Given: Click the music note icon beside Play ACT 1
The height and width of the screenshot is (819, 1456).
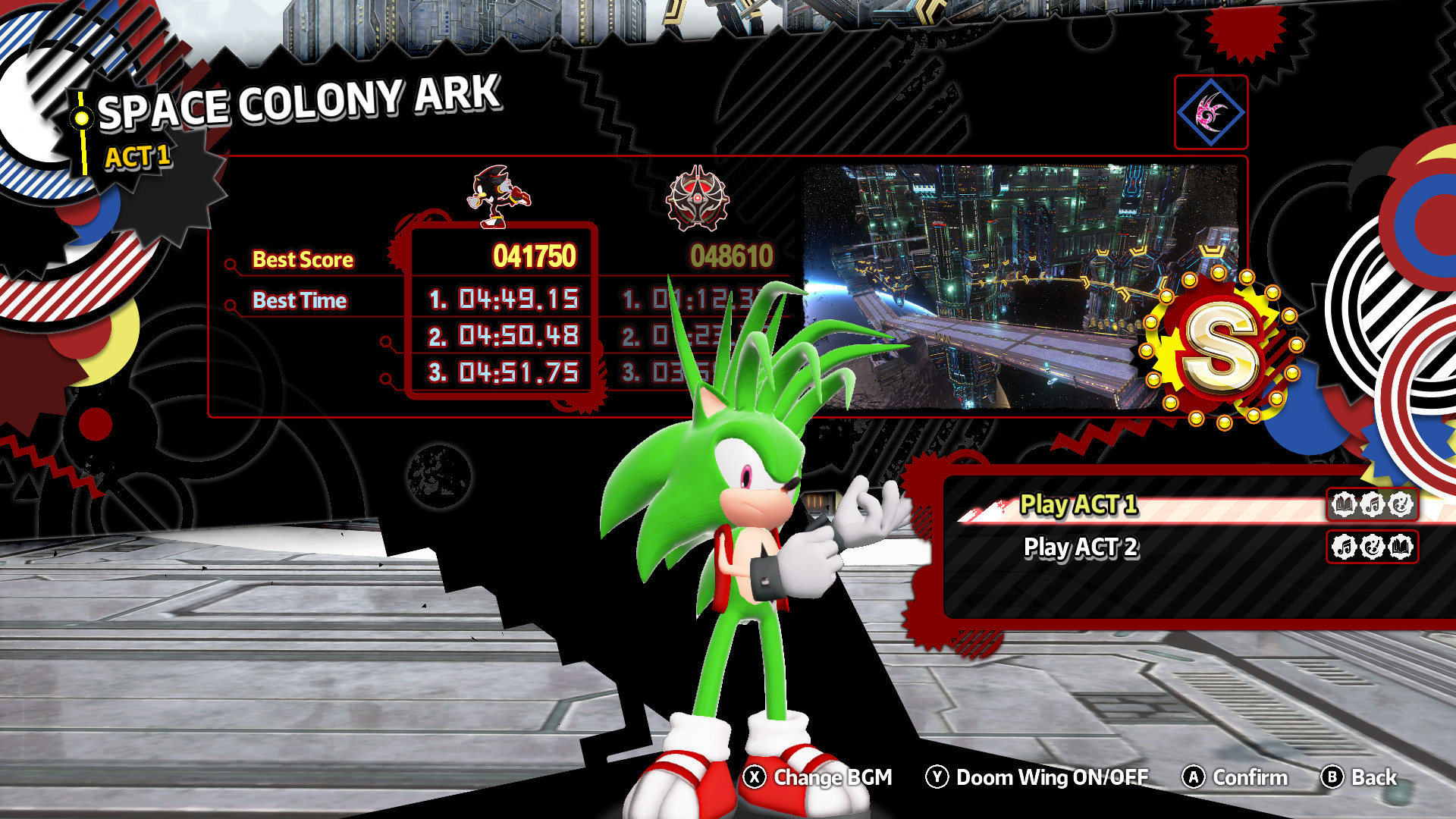Looking at the screenshot, I should pos(1373,504).
